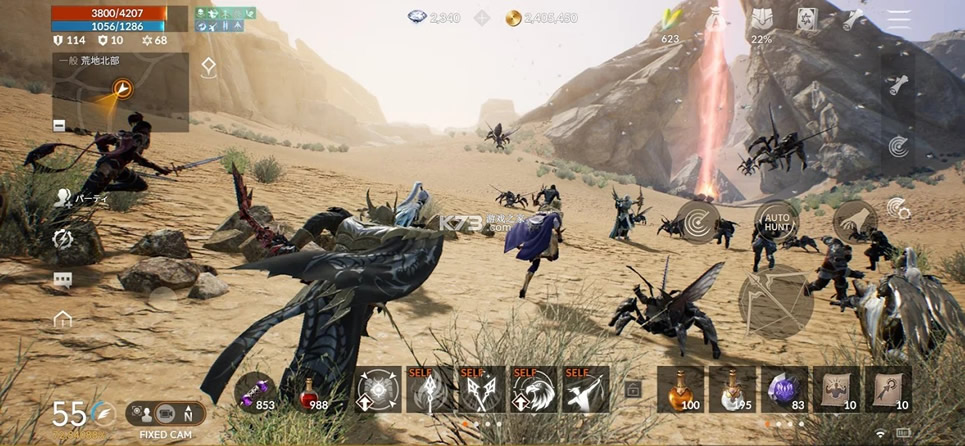Open the gold coin currency counter
The width and height of the screenshot is (965, 446).
(541, 18)
